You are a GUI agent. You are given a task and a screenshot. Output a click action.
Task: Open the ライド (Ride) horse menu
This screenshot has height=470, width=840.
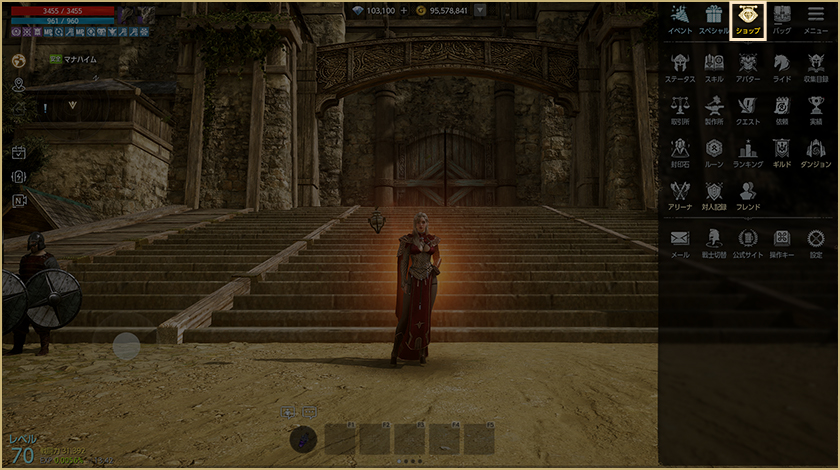click(781, 66)
